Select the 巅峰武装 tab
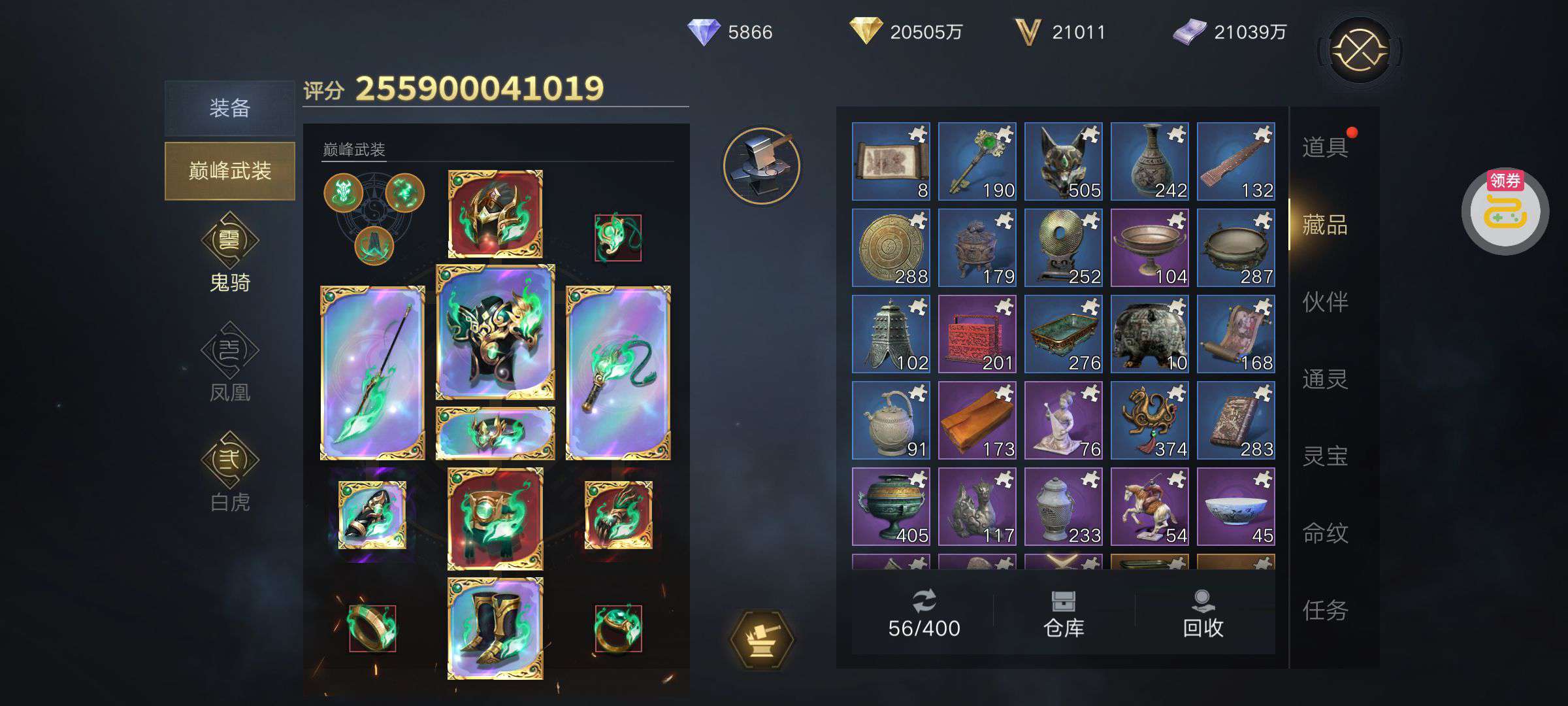The width and height of the screenshot is (1568, 706). (229, 171)
